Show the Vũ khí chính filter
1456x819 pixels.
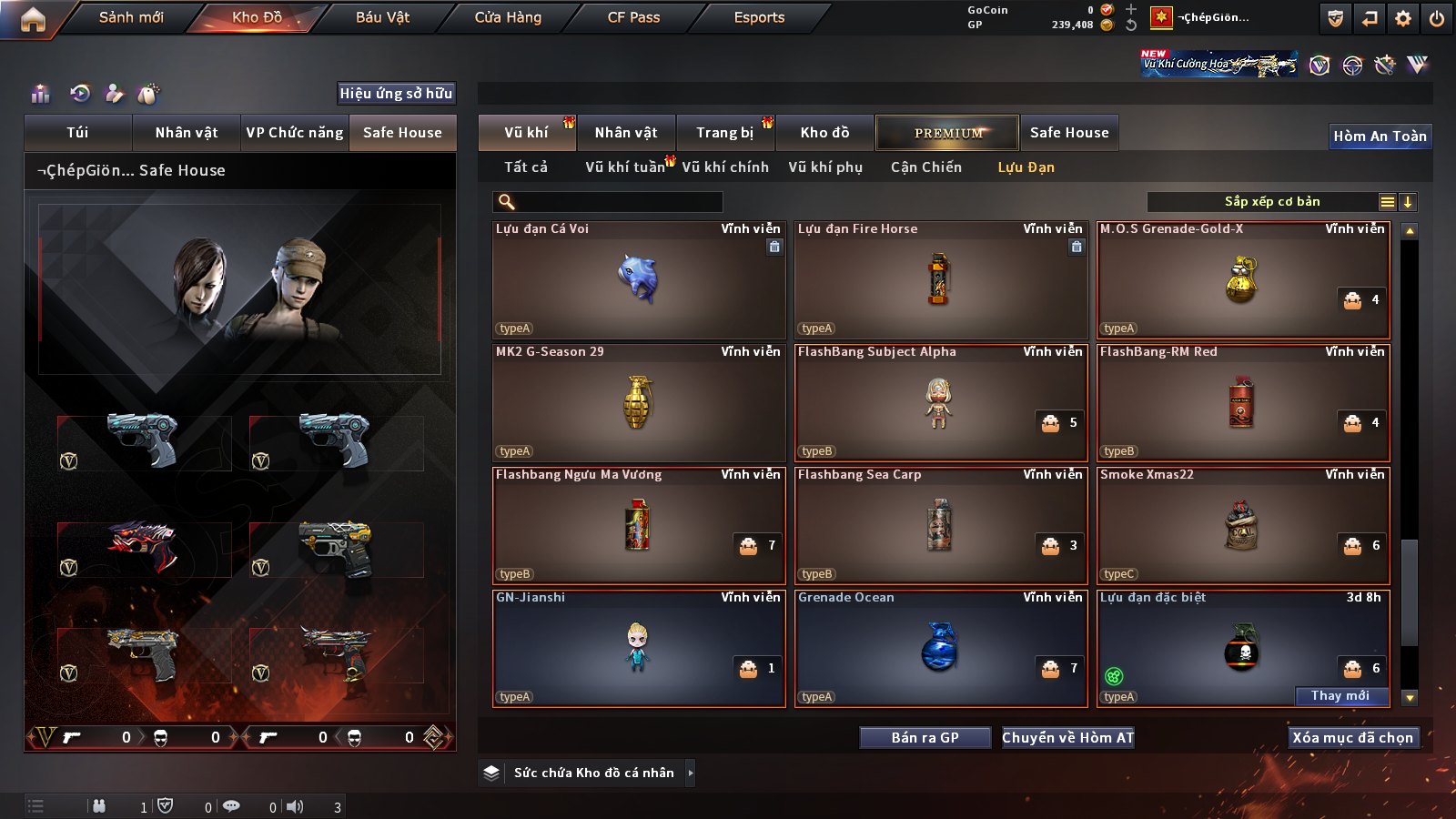pyautogui.click(x=725, y=167)
